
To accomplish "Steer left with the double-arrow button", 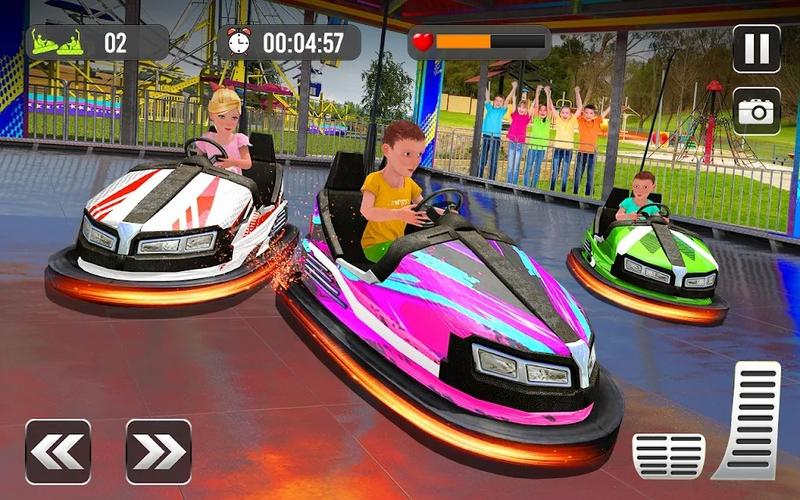I will click(x=58, y=451).
